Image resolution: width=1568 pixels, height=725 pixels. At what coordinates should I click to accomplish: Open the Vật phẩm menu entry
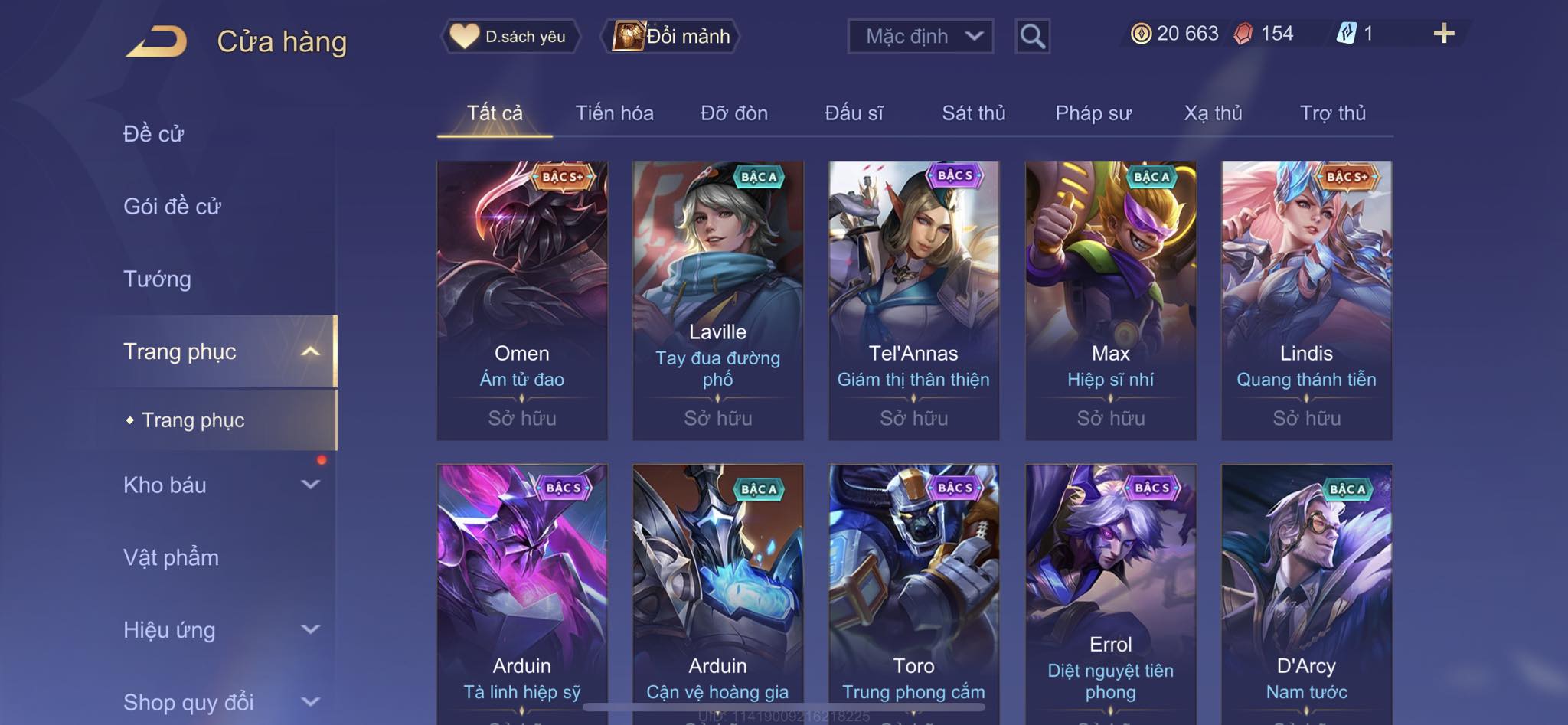(171, 557)
